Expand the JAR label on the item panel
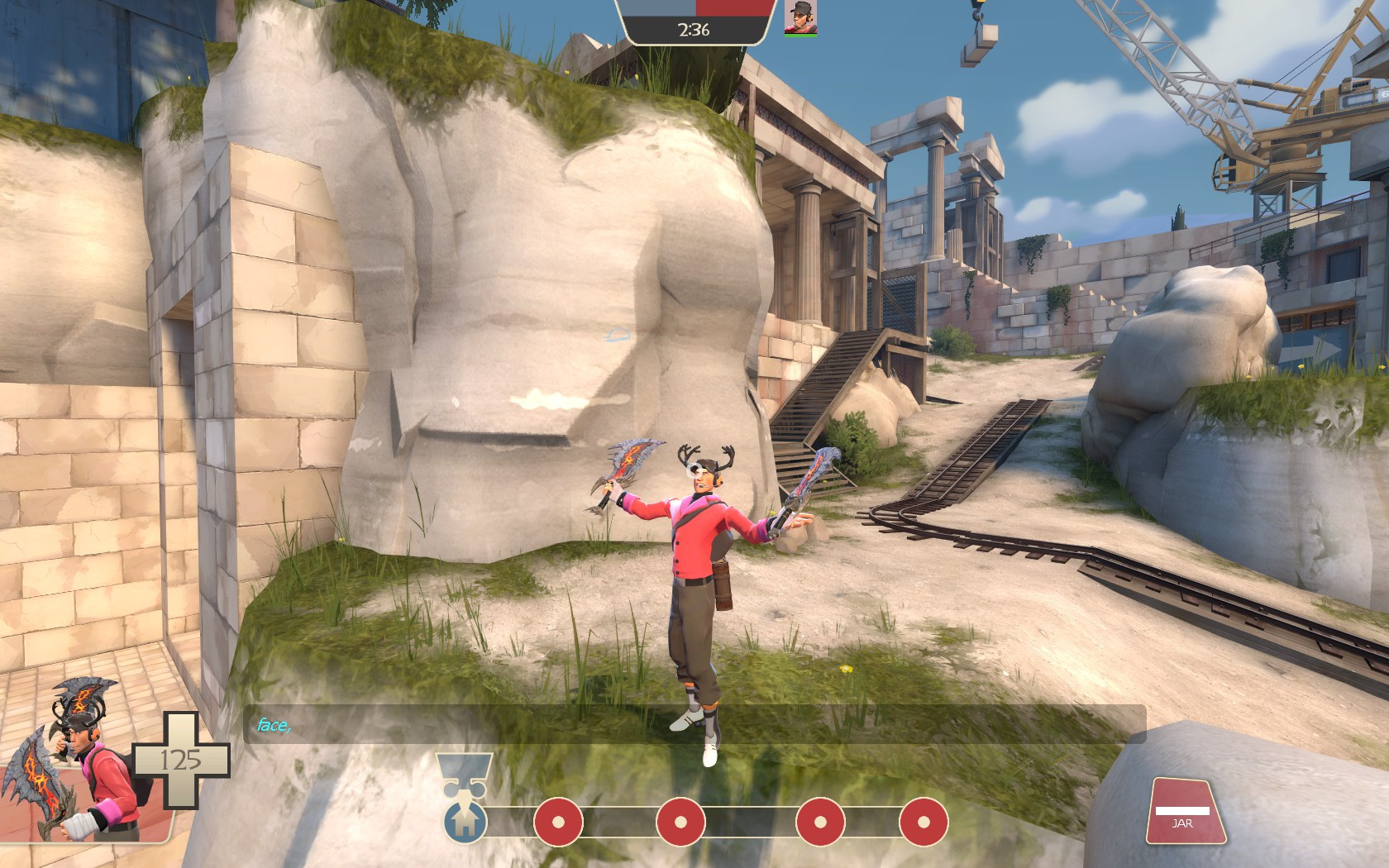Viewport: 1389px width, 868px height. point(1184,823)
